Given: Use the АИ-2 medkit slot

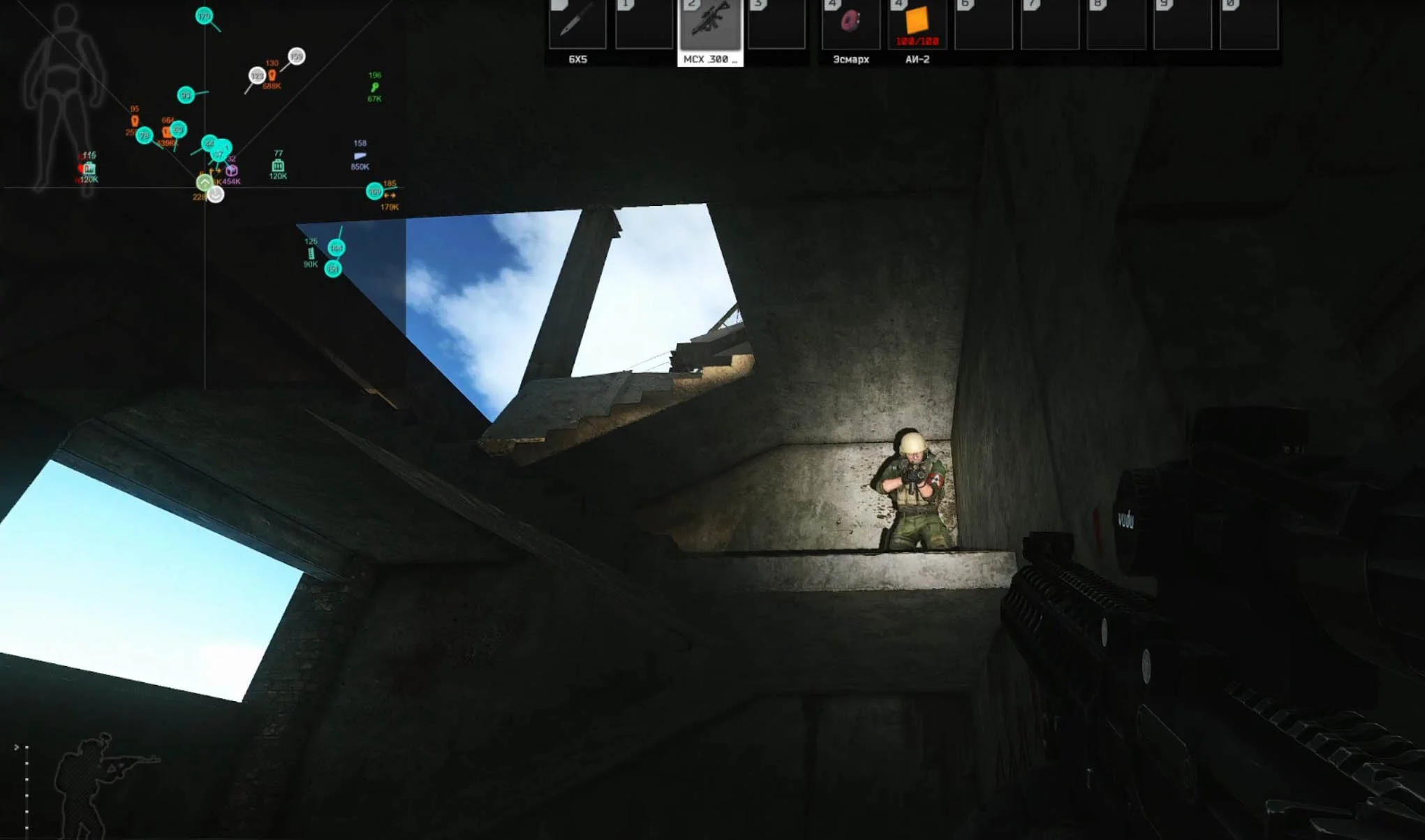Looking at the screenshot, I should click(x=917, y=24).
